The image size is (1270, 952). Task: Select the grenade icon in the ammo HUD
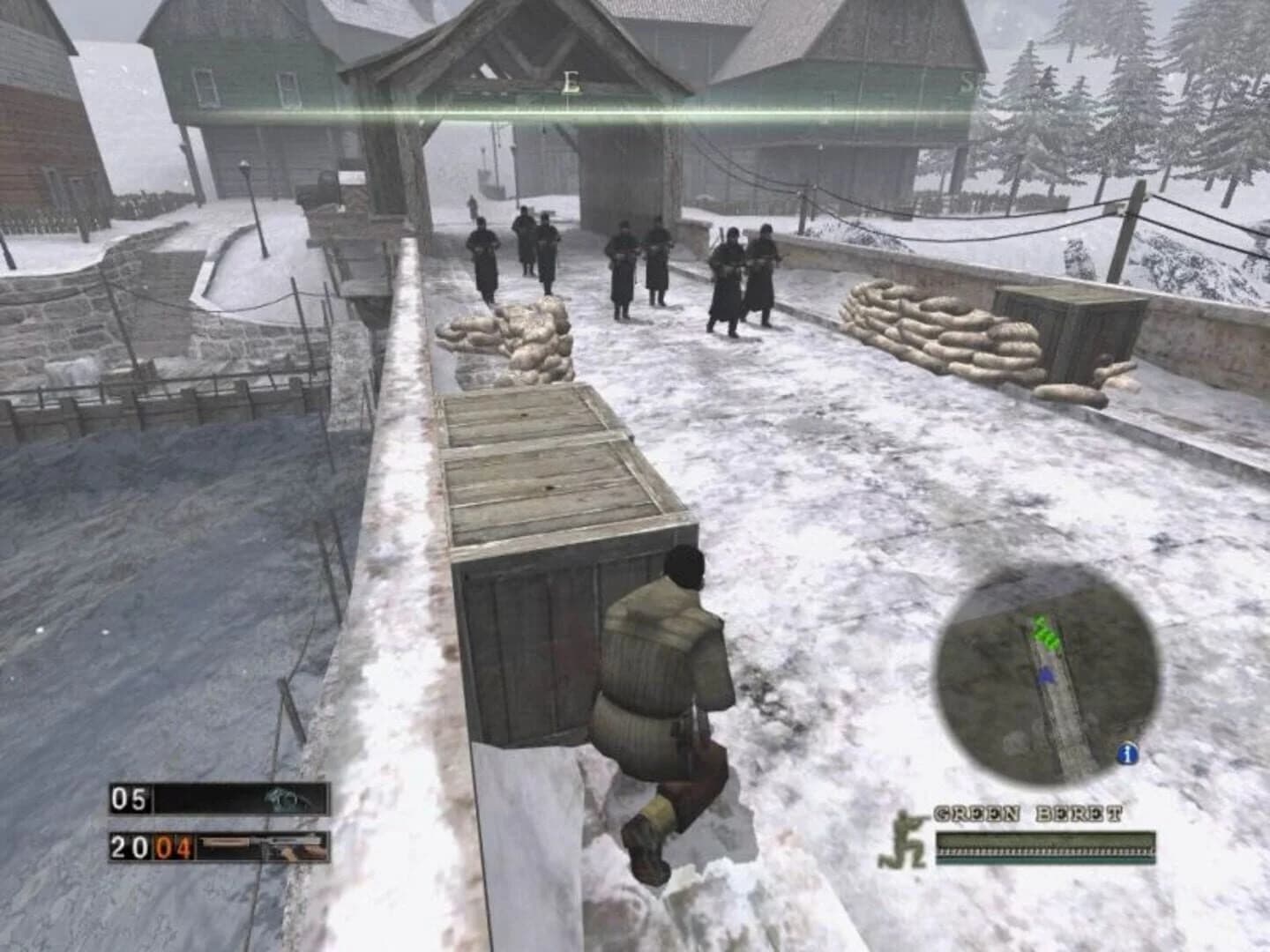pyautogui.click(x=285, y=800)
